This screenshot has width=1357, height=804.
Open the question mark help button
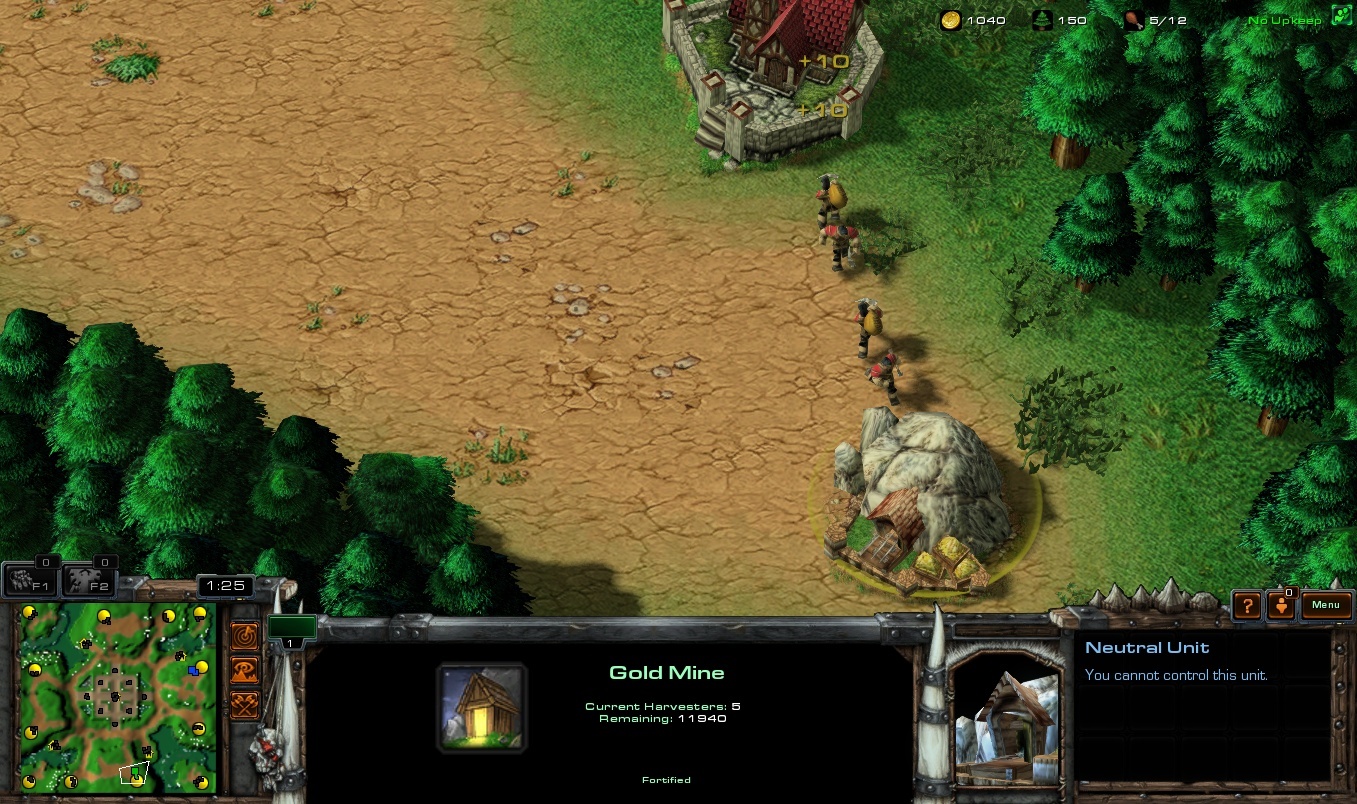pos(1246,605)
